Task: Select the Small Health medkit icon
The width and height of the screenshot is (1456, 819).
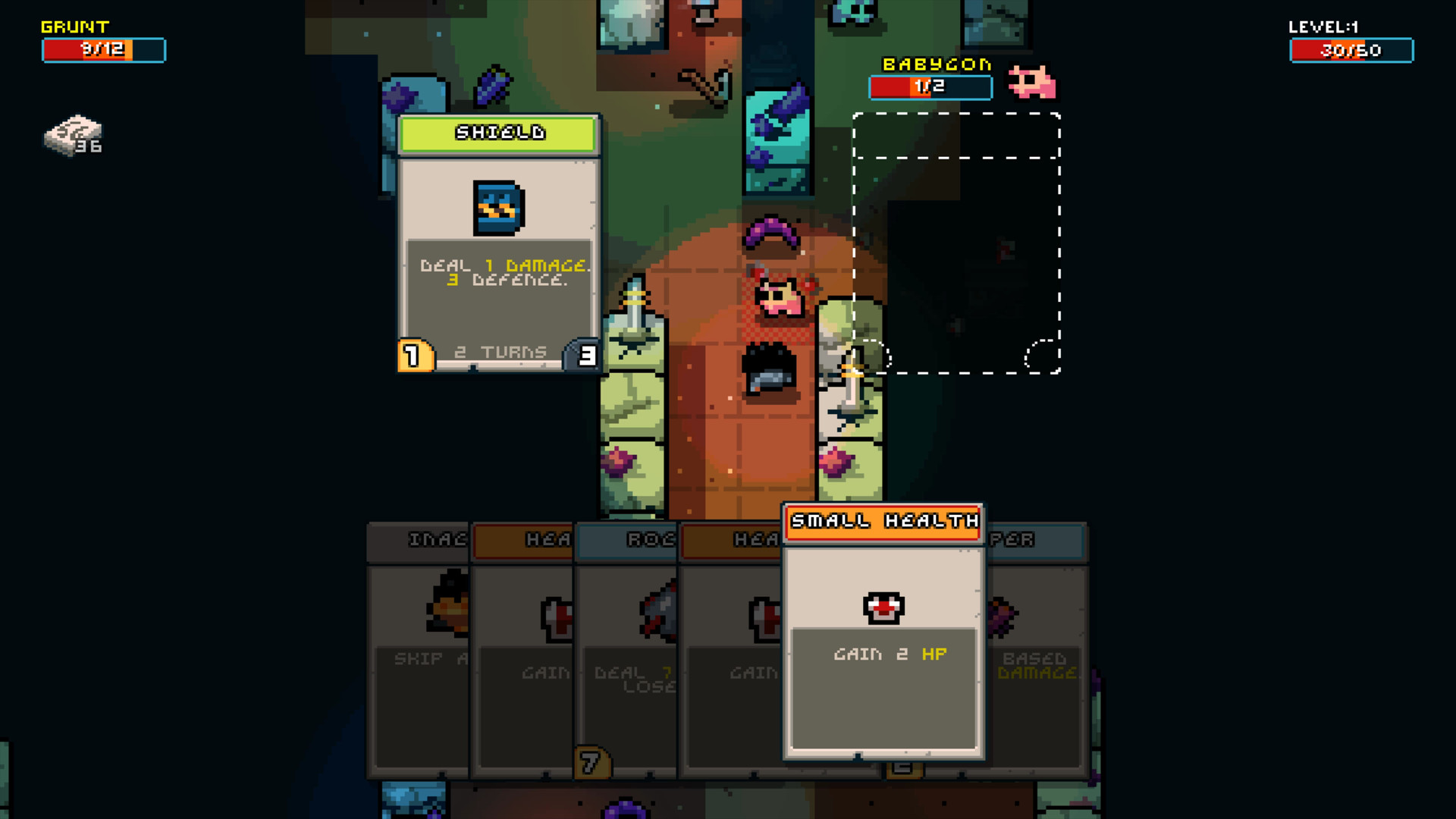Action: (882, 607)
